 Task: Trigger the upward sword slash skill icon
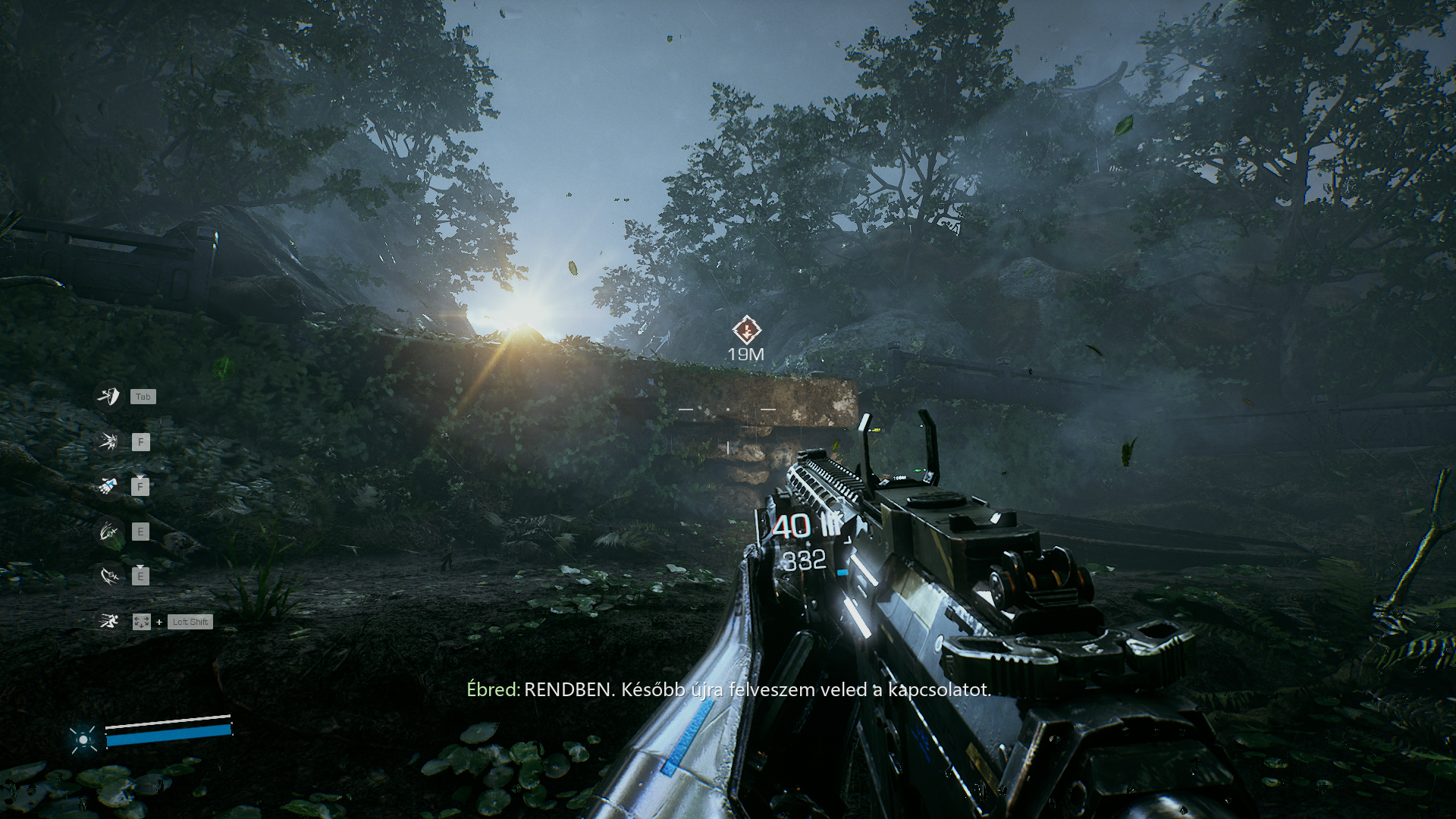click(109, 532)
